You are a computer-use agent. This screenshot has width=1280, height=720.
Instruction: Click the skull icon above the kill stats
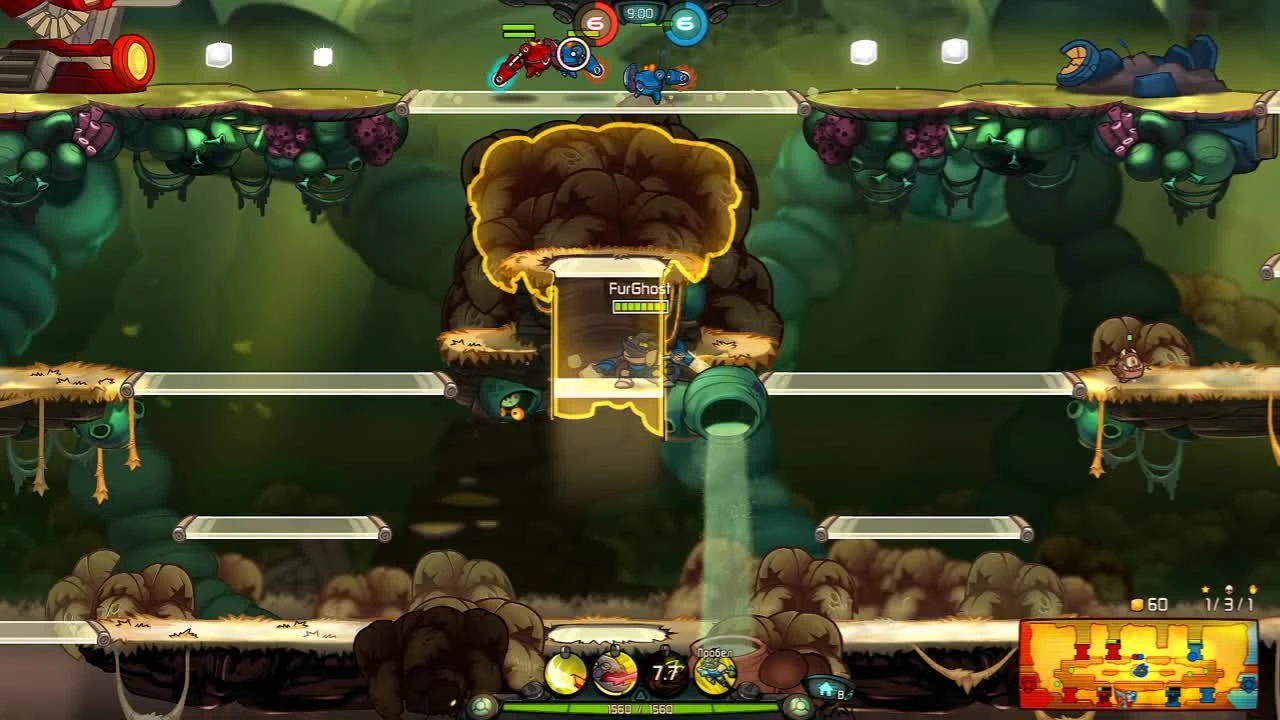1229,589
